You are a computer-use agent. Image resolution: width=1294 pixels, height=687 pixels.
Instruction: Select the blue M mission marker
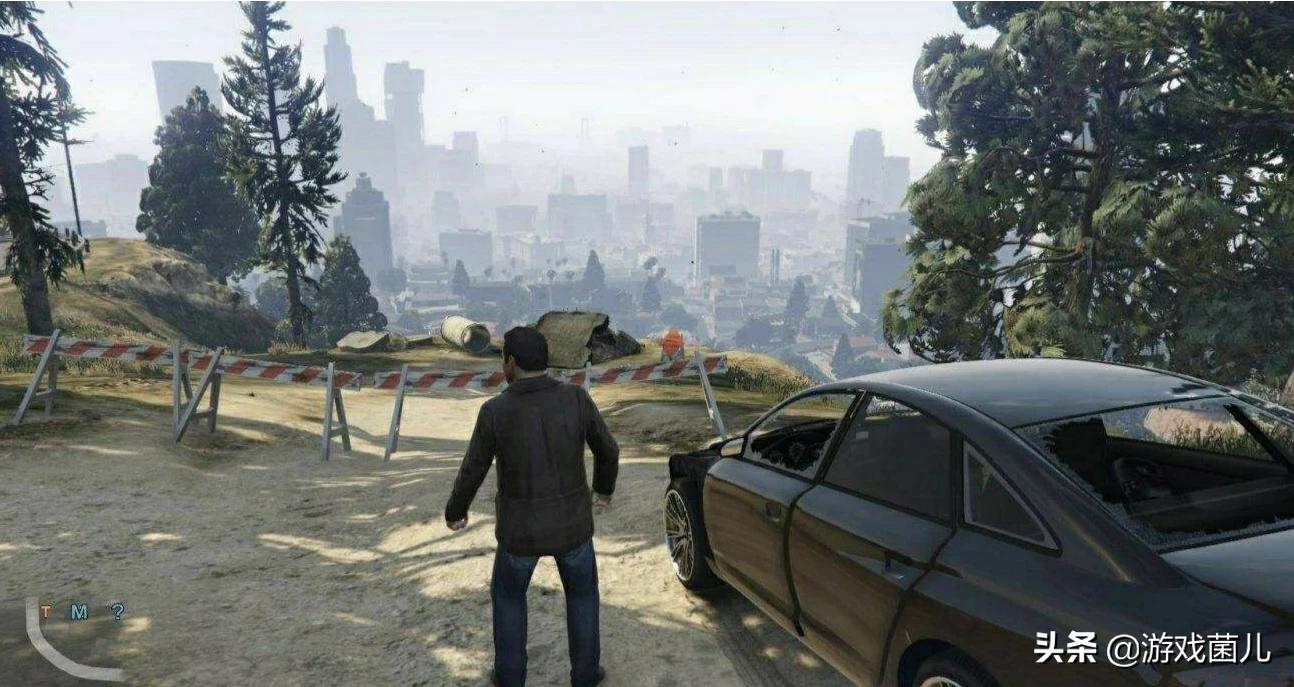79,611
